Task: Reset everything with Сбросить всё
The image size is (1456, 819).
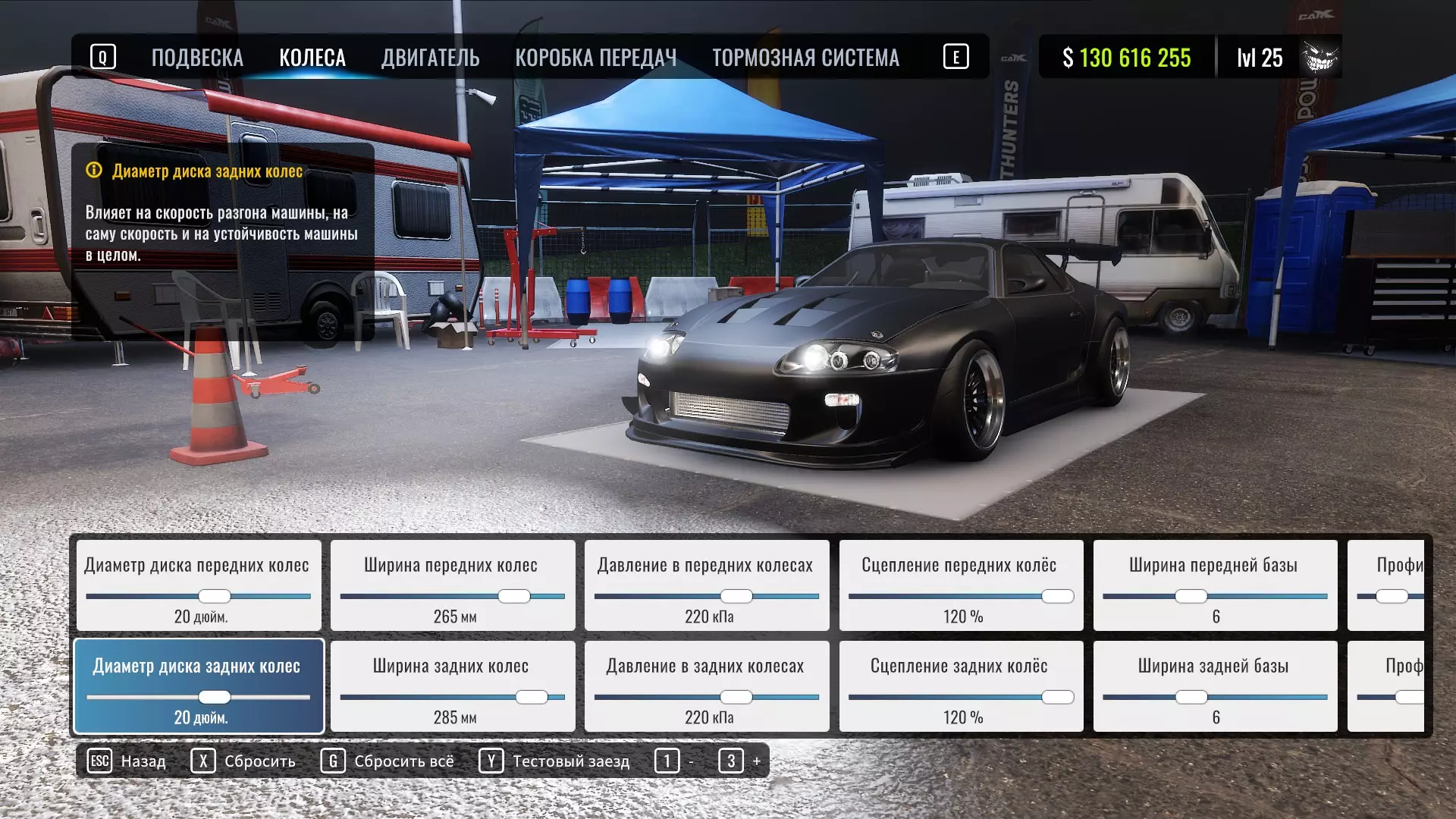Action: [x=388, y=761]
